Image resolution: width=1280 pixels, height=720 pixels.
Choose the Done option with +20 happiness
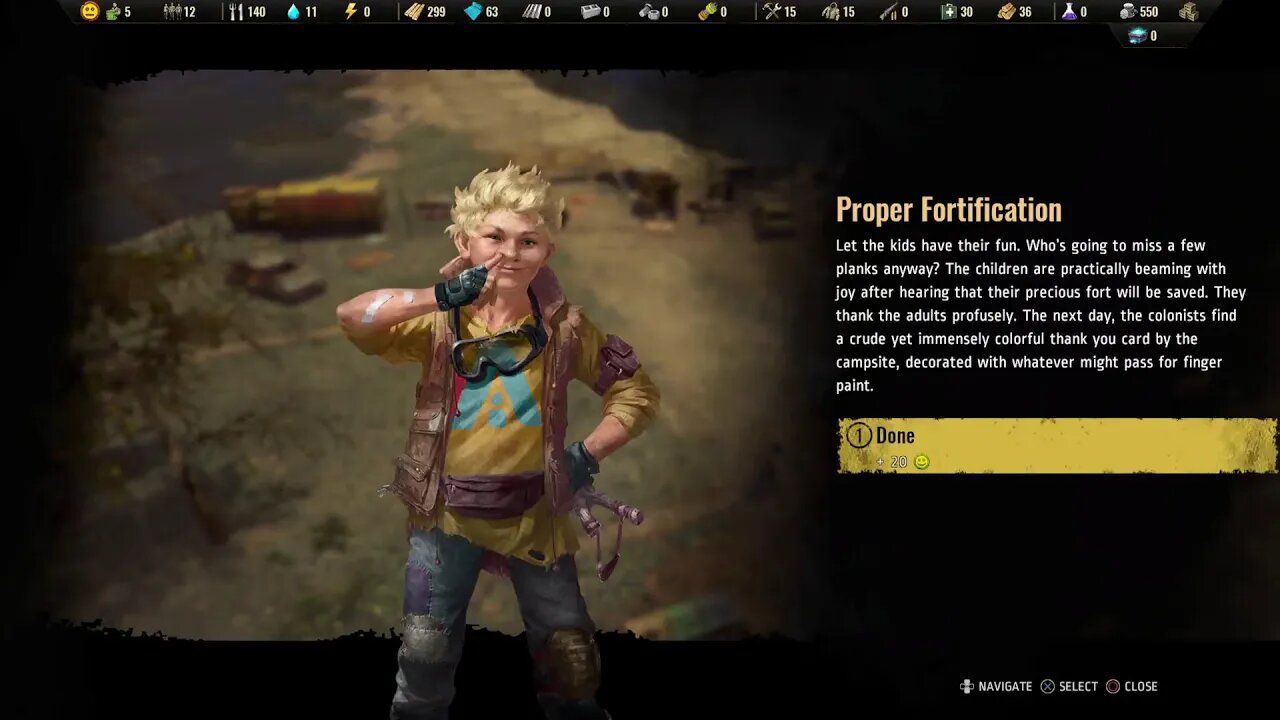(x=1055, y=445)
